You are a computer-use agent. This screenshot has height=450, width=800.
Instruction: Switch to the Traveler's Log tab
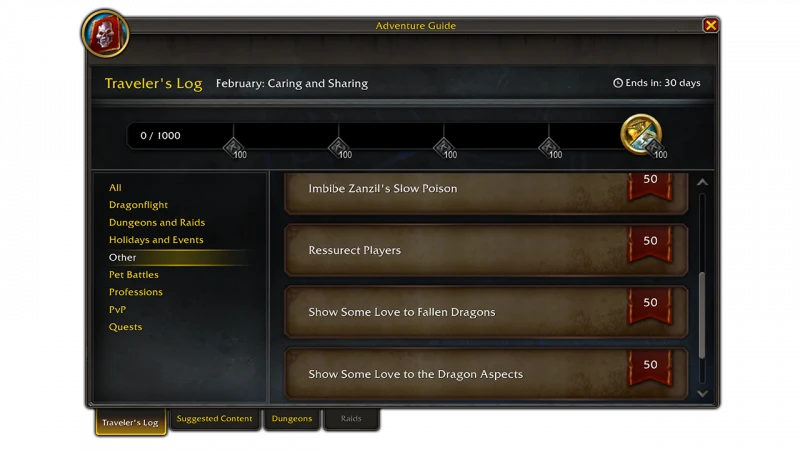(x=130, y=422)
